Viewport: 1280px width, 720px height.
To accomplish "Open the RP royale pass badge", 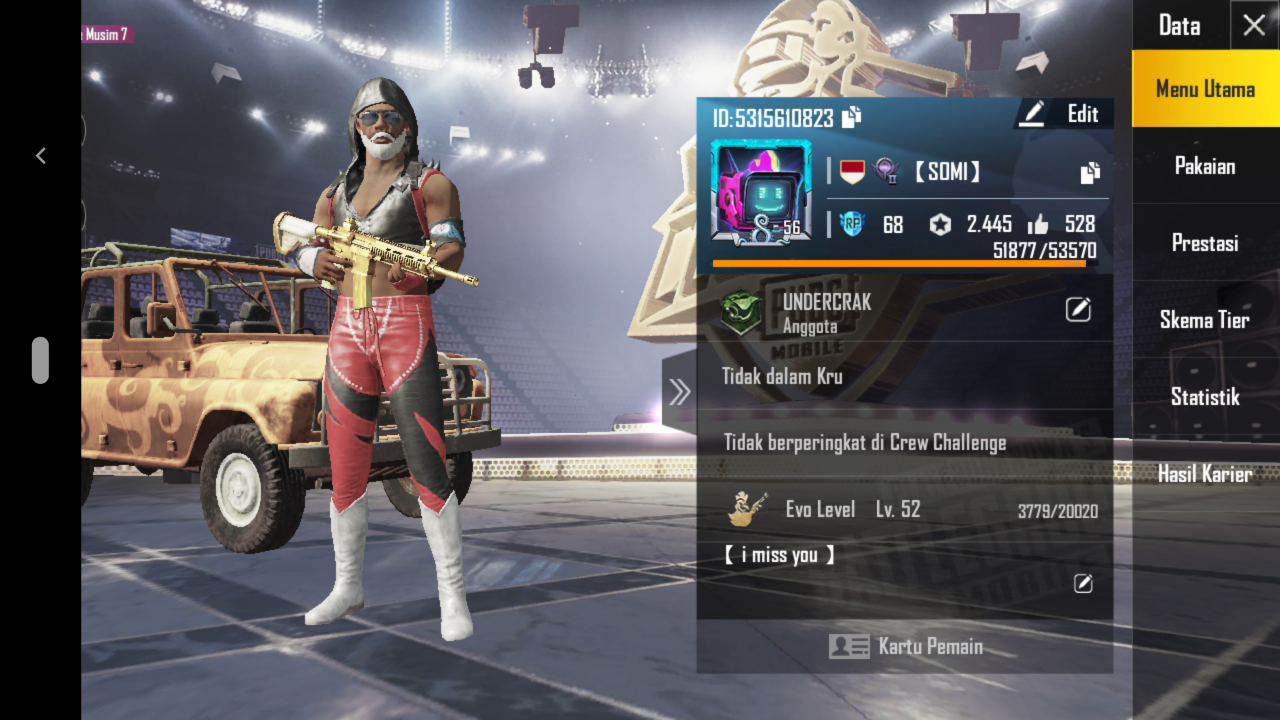I will tap(851, 225).
